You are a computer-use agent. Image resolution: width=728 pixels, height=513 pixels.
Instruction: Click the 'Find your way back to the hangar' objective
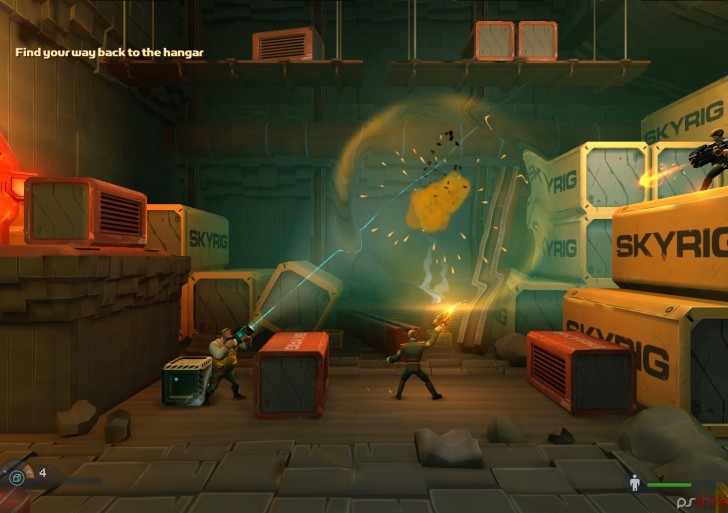coord(110,51)
